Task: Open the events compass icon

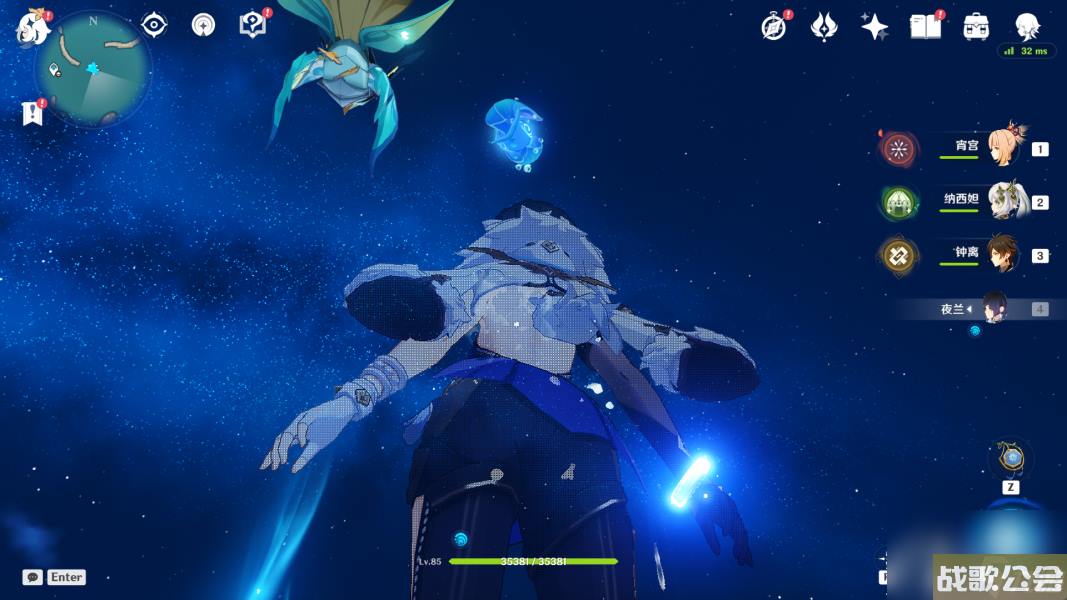Action: (773, 27)
